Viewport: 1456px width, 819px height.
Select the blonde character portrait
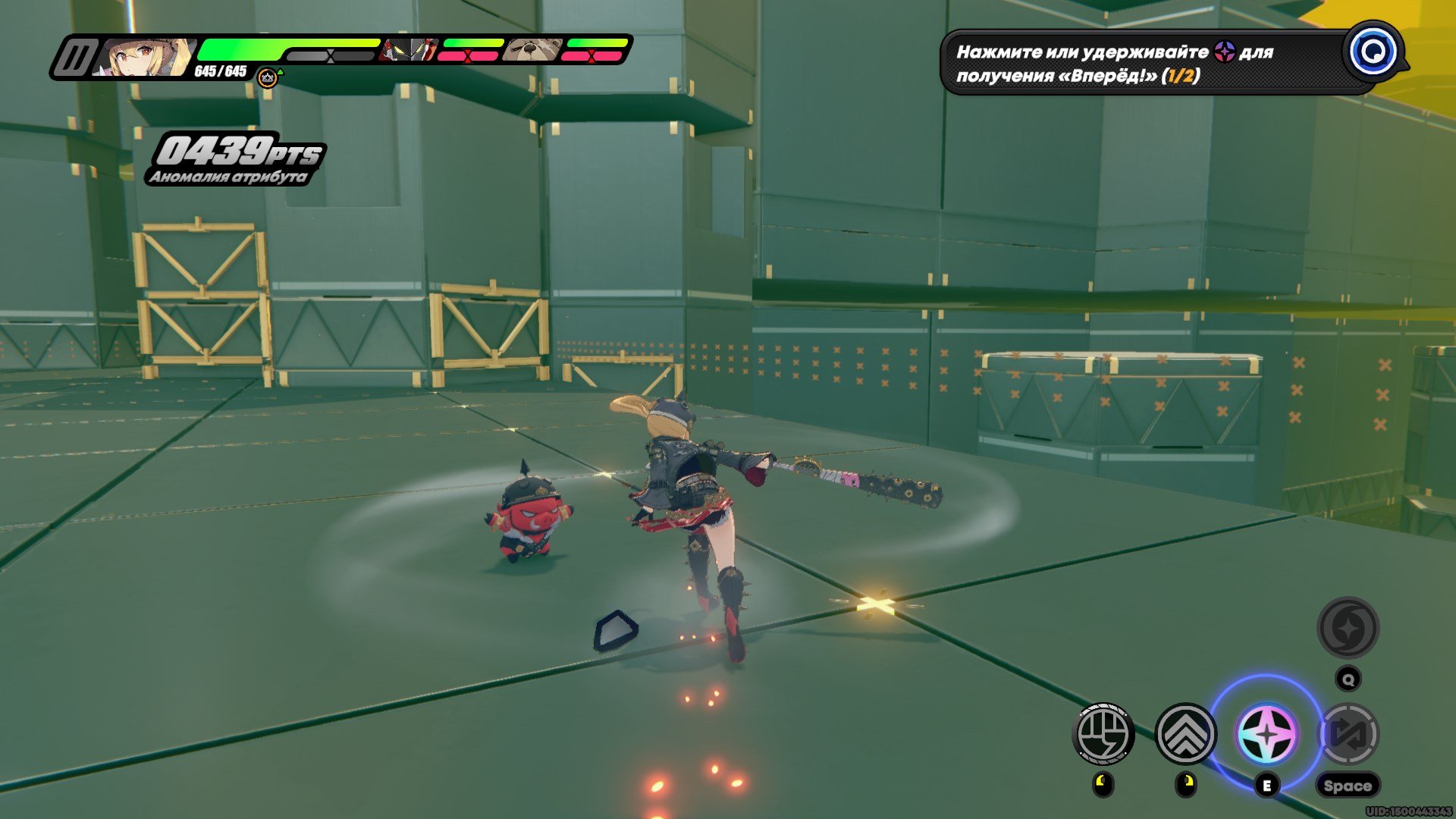tap(146, 57)
